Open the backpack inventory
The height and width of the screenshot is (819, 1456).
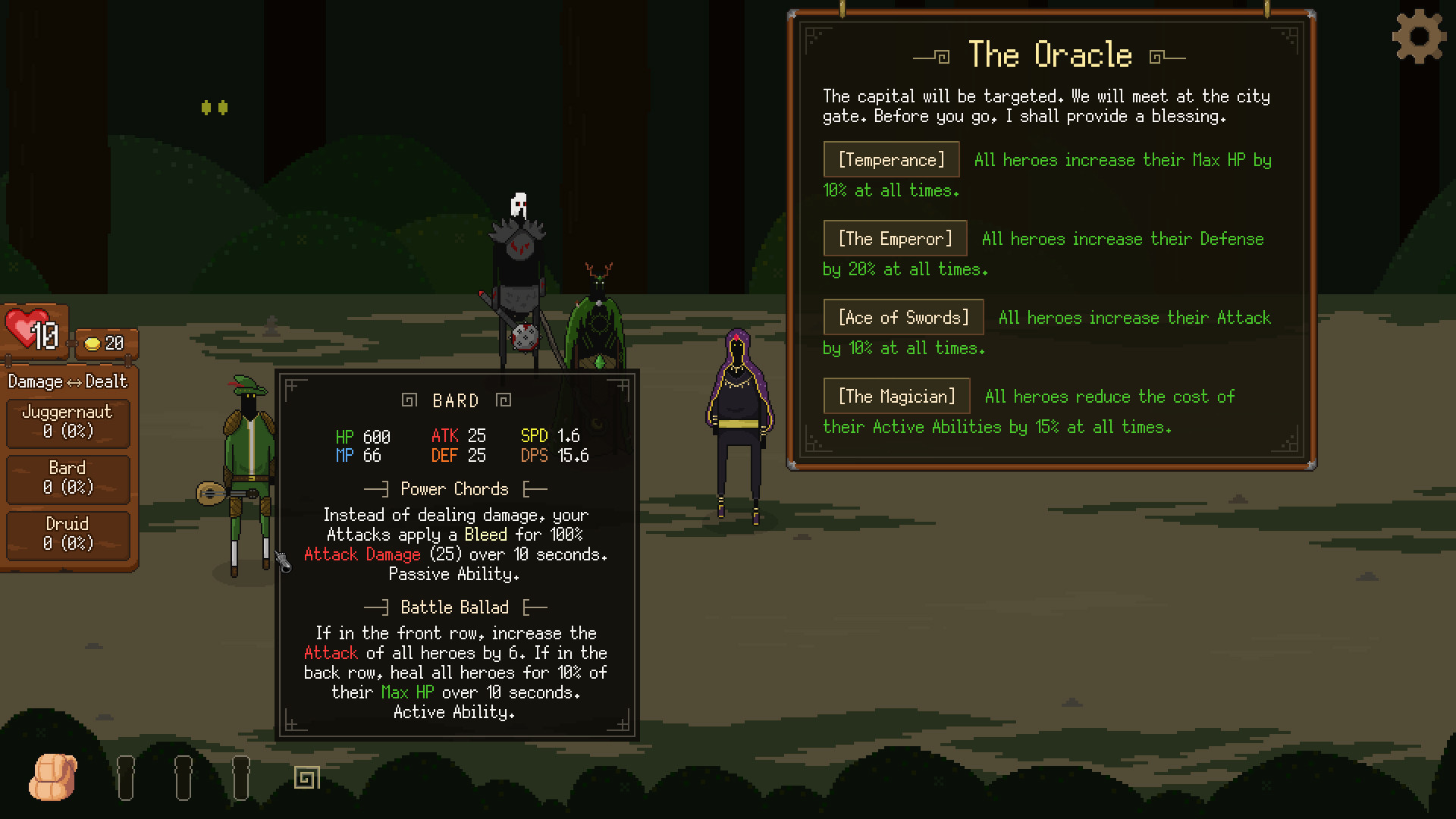pos(53,777)
